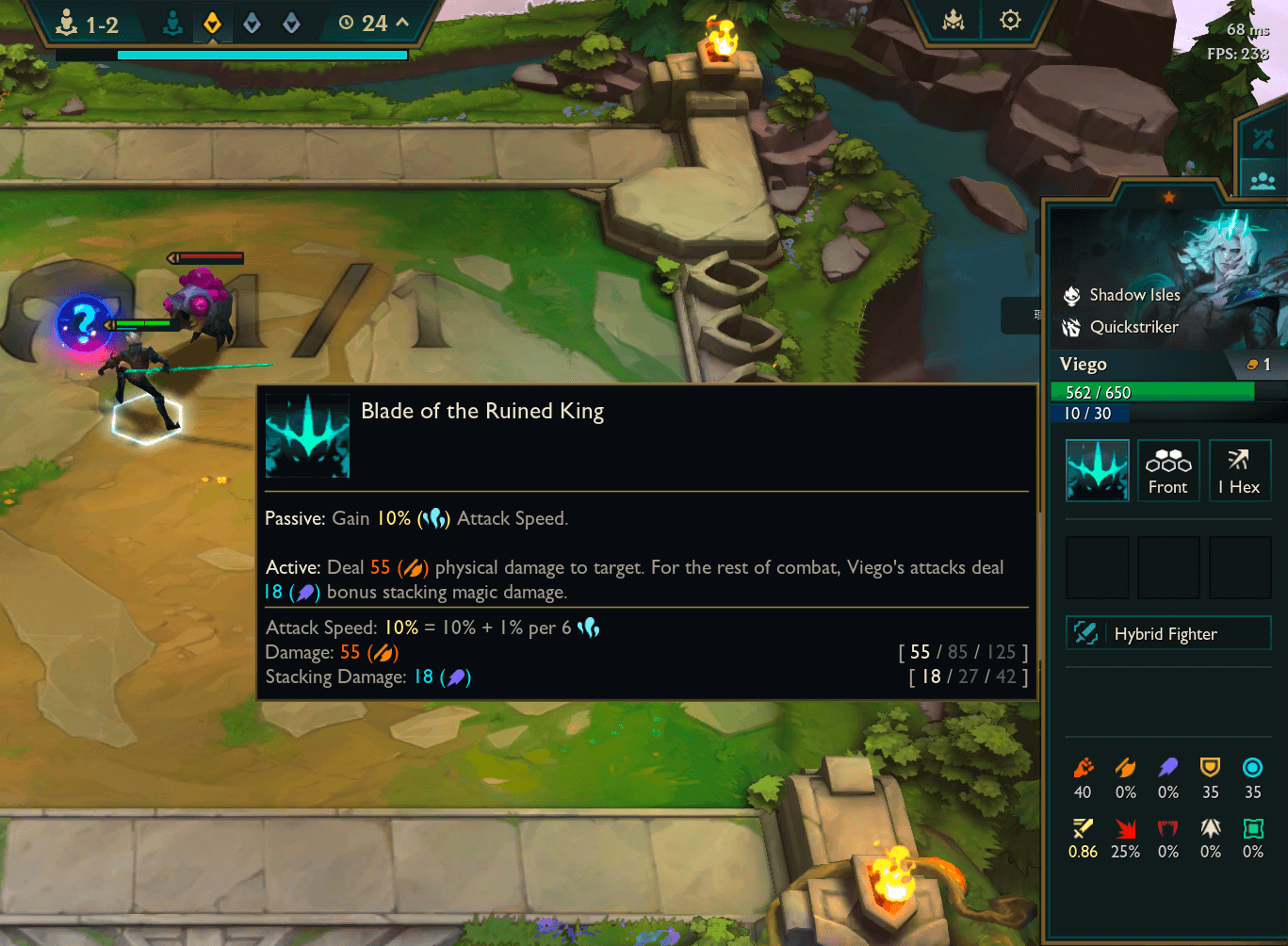
Task: Click the first upcoming grey round diamond
Action: coord(252,22)
